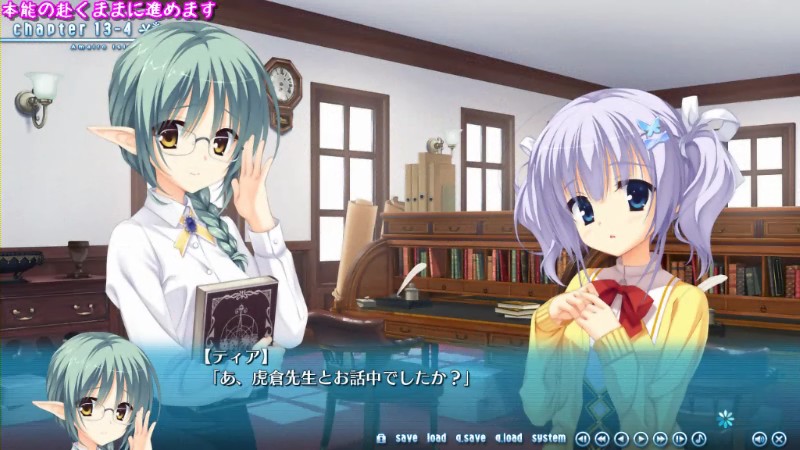Jump to previous scene with the bar-arrow button
This screenshot has height=450, width=800.
coord(583,438)
